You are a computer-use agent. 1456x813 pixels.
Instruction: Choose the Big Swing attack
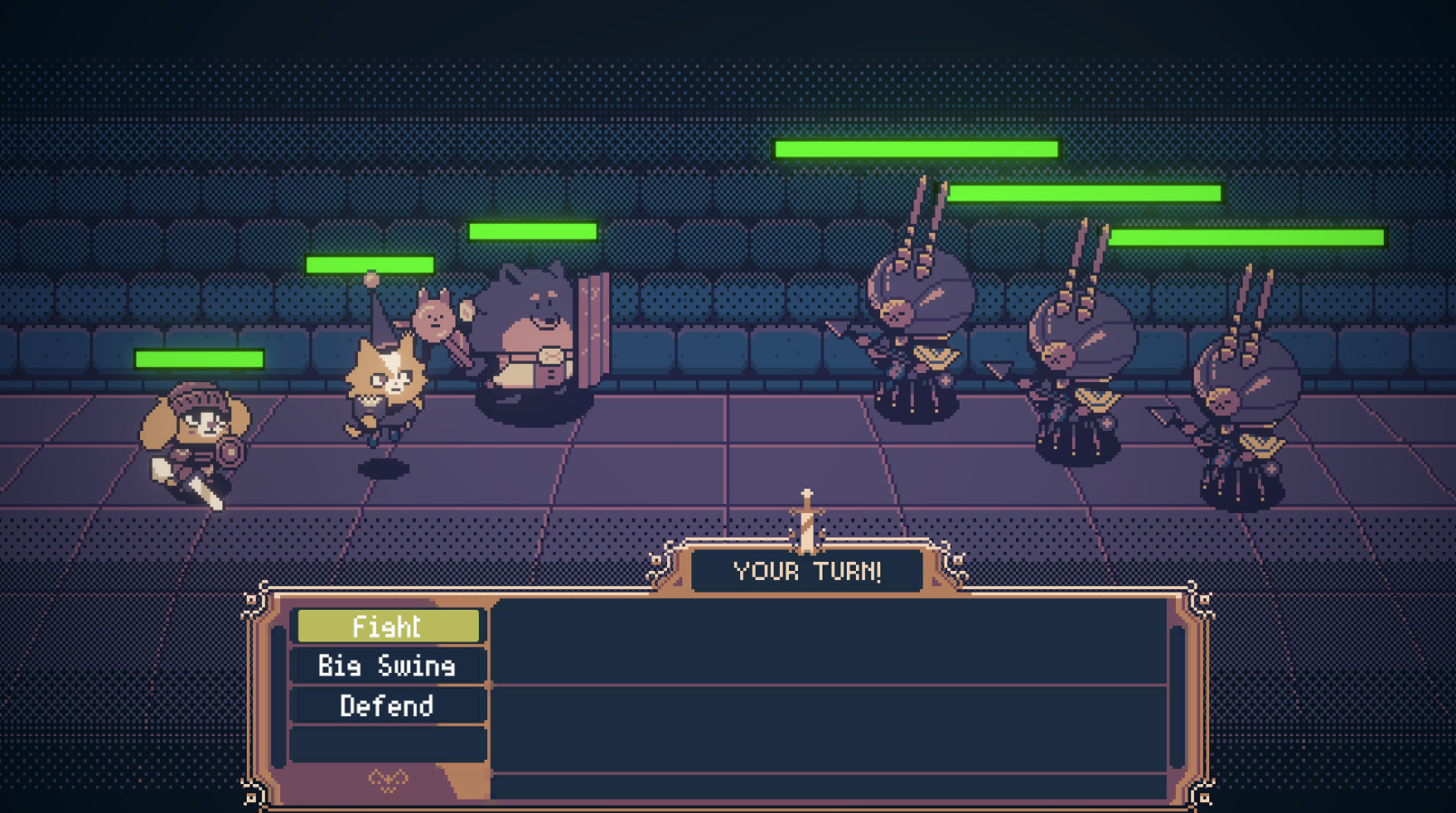coord(388,666)
